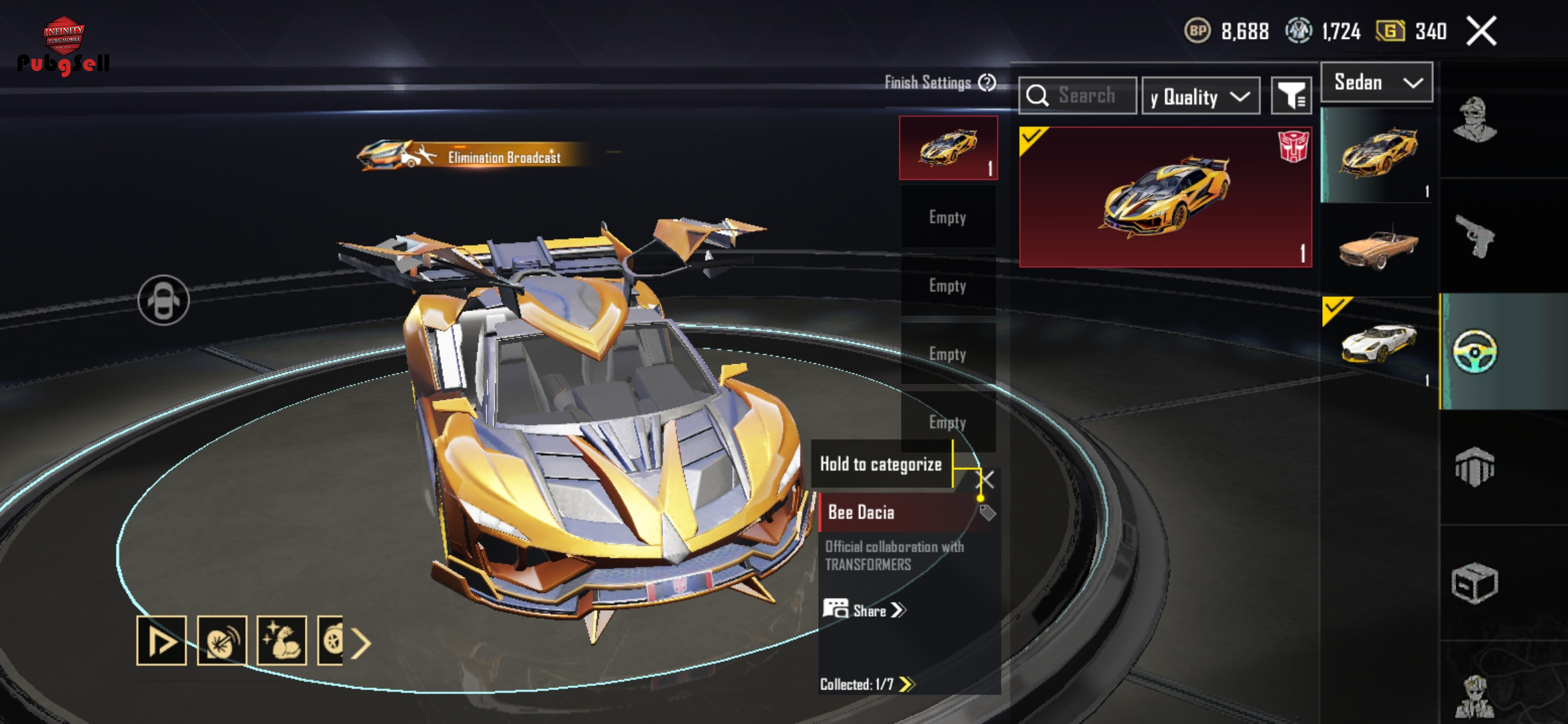Select the large Bee Dacia skin card

(1165, 197)
